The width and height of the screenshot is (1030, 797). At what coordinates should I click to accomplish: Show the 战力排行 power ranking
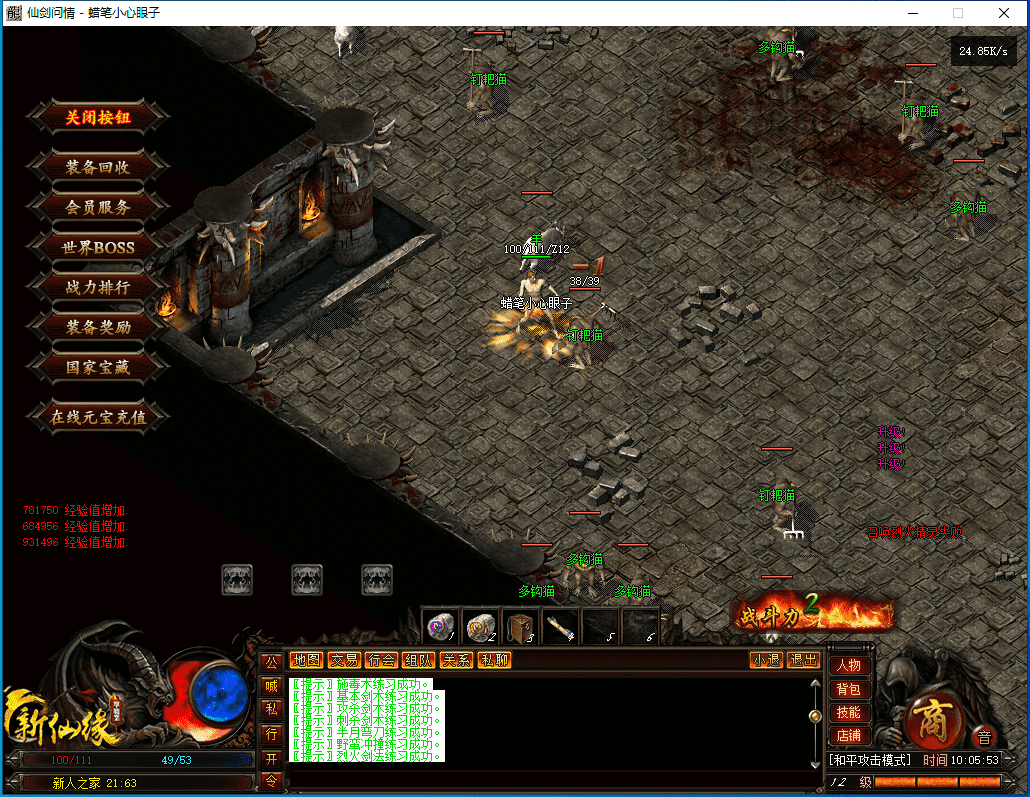tap(98, 287)
